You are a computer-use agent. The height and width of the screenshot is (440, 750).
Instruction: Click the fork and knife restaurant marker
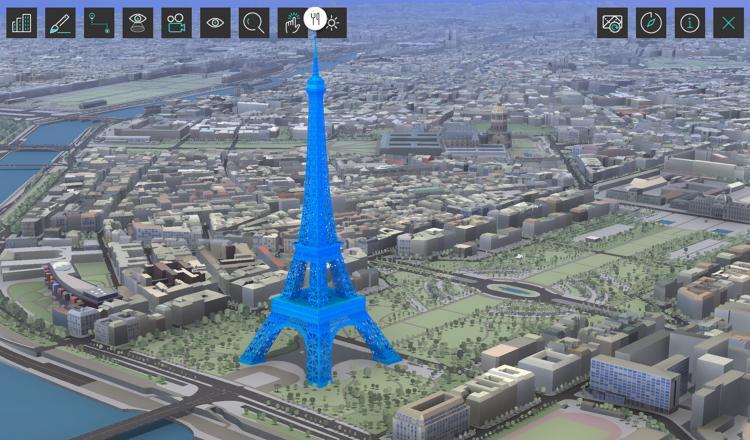314,17
